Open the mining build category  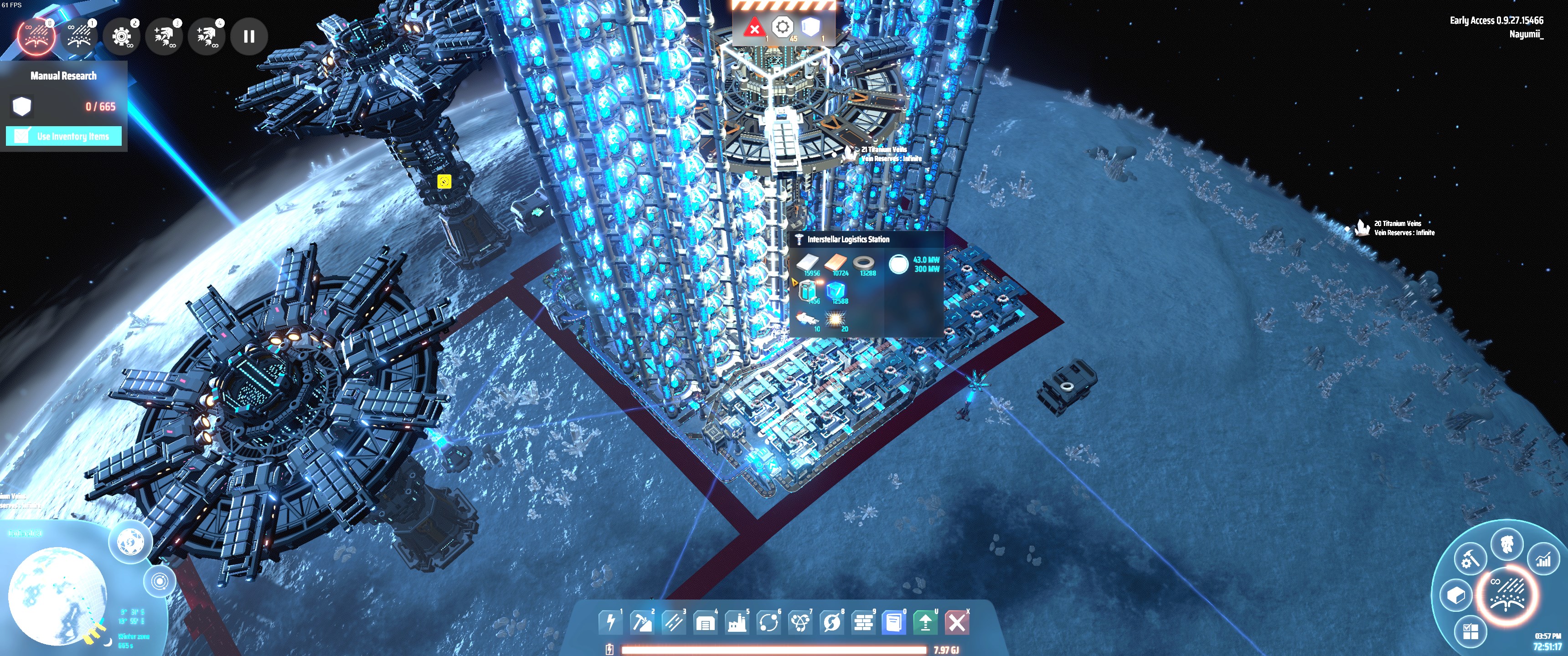642,622
